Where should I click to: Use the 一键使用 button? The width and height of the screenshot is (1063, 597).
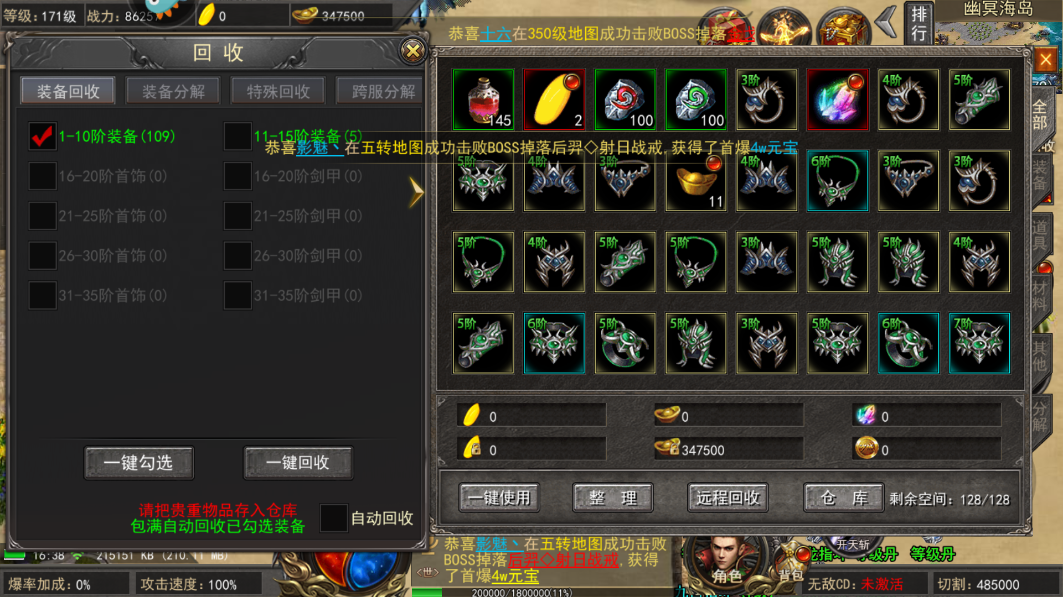(499, 497)
